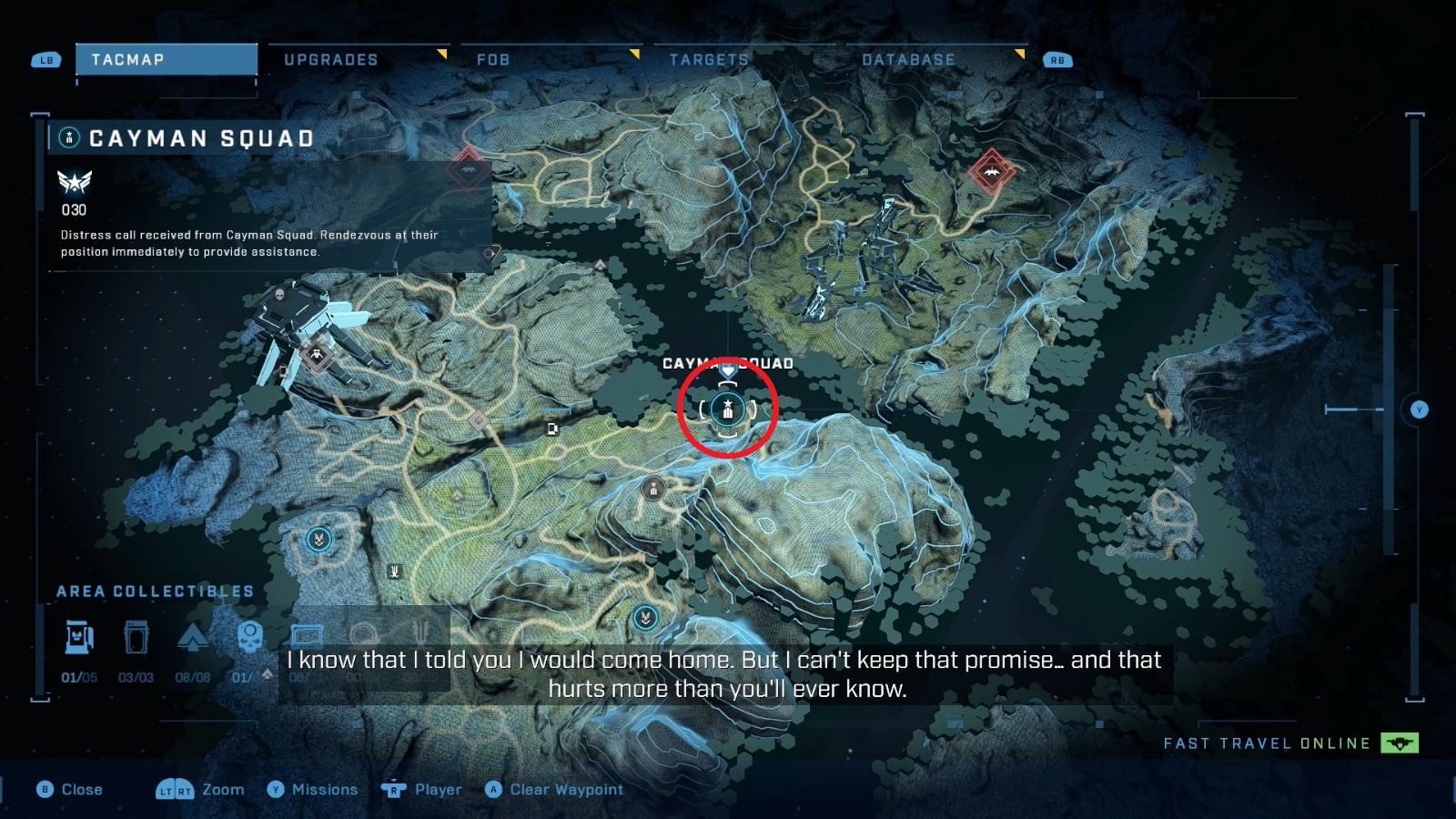Click the skull icon near the FOB structure

[x=280, y=294]
